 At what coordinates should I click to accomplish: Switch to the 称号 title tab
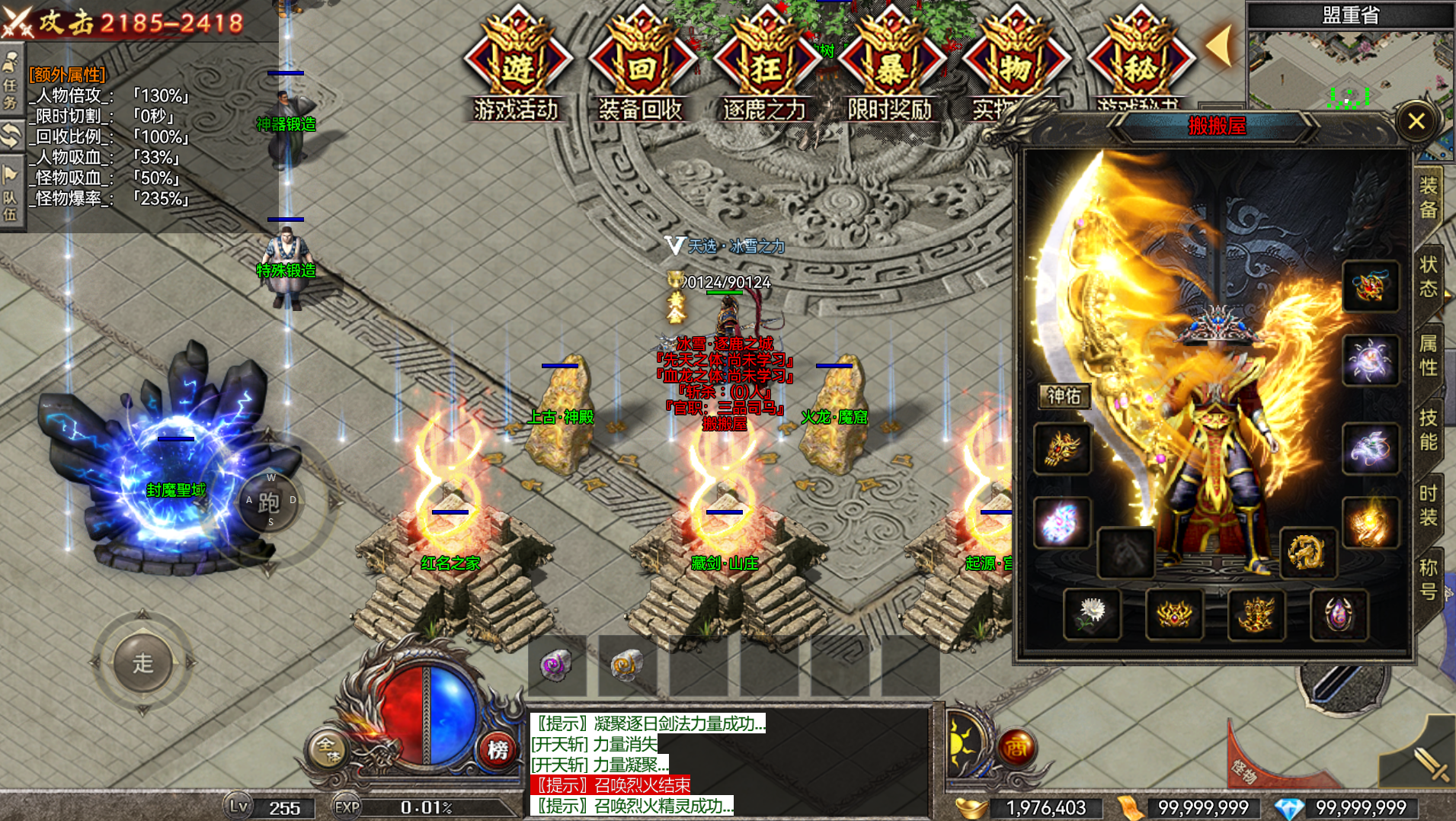(1429, 579)
